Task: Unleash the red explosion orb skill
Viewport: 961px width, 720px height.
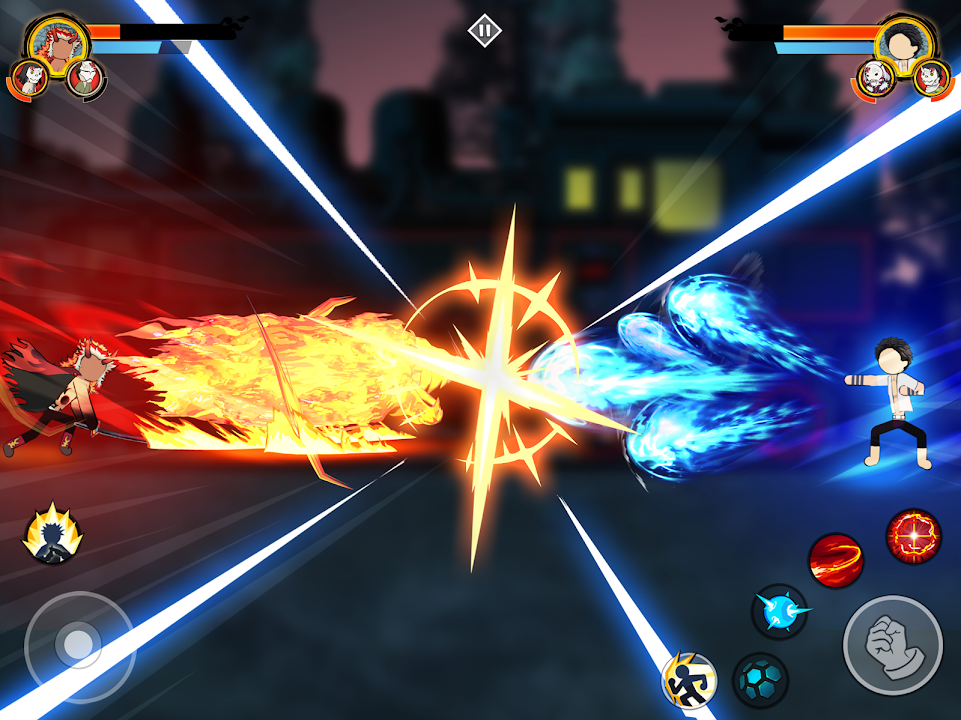Action: [x=913, y=536]
